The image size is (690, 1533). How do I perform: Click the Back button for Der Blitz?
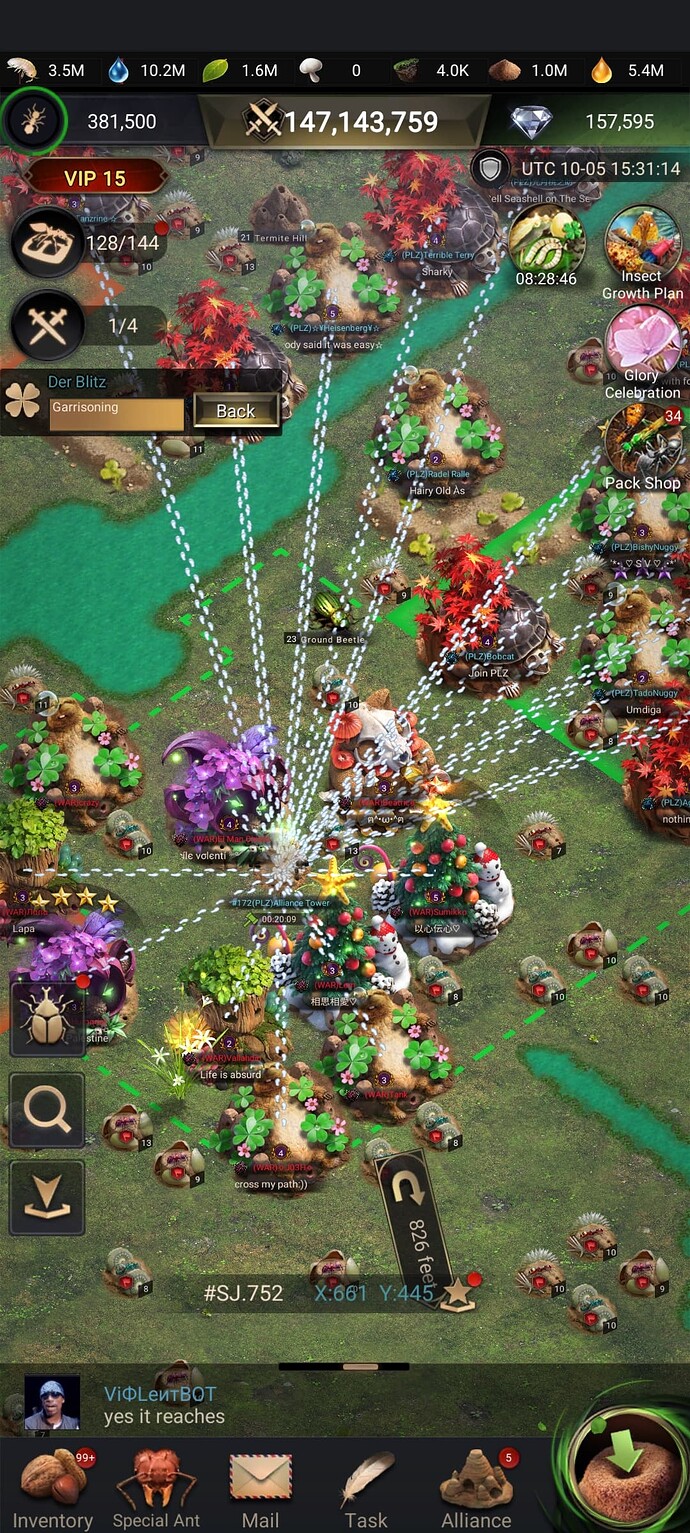[x=236, y=411]
